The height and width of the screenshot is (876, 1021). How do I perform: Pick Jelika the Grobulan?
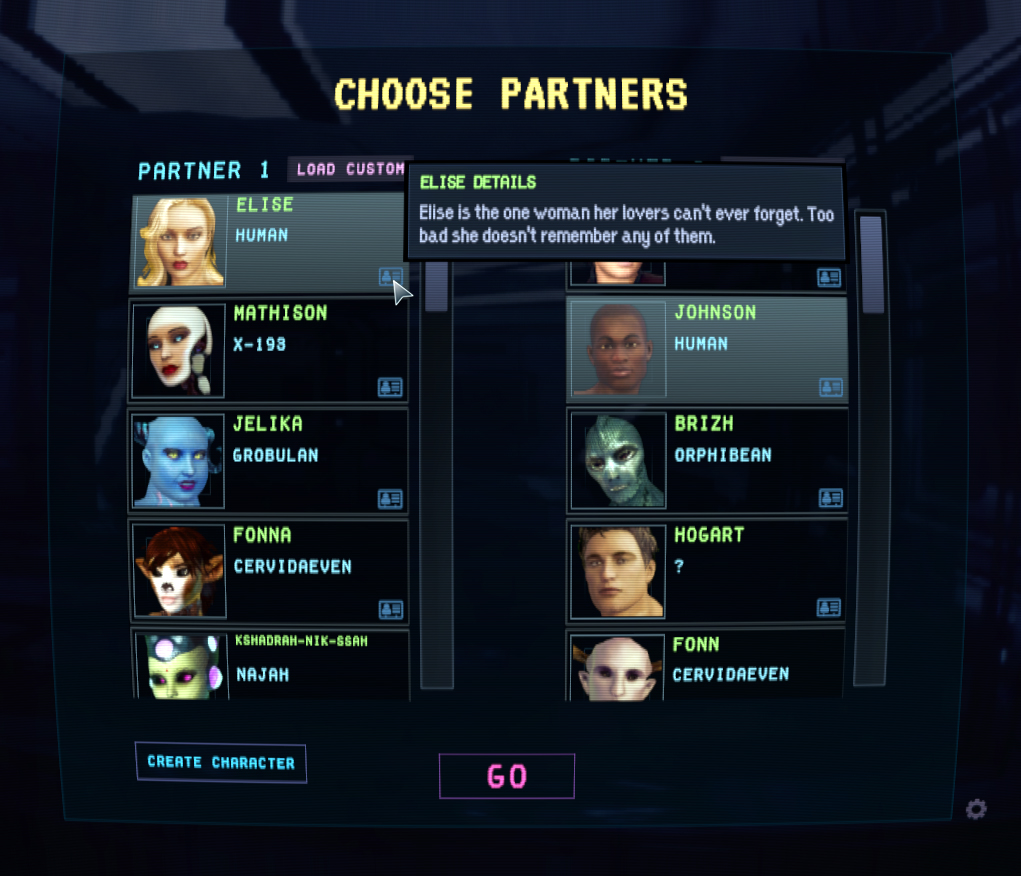[268, 462]
